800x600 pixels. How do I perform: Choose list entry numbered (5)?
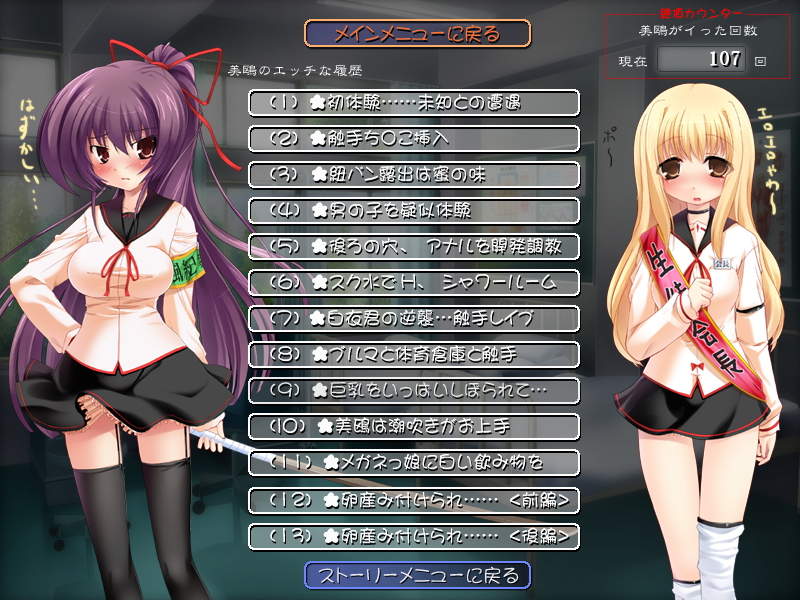point(413,247)
